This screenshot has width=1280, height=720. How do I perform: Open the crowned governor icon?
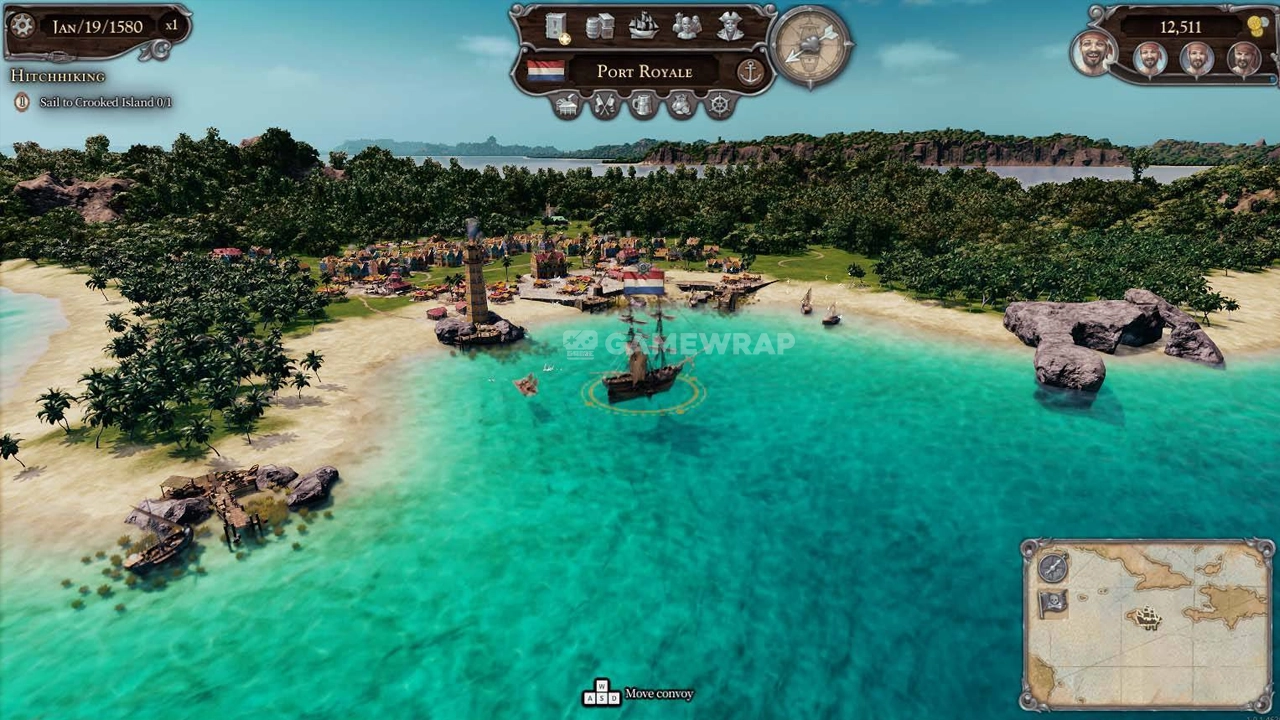tap(681, 104)
